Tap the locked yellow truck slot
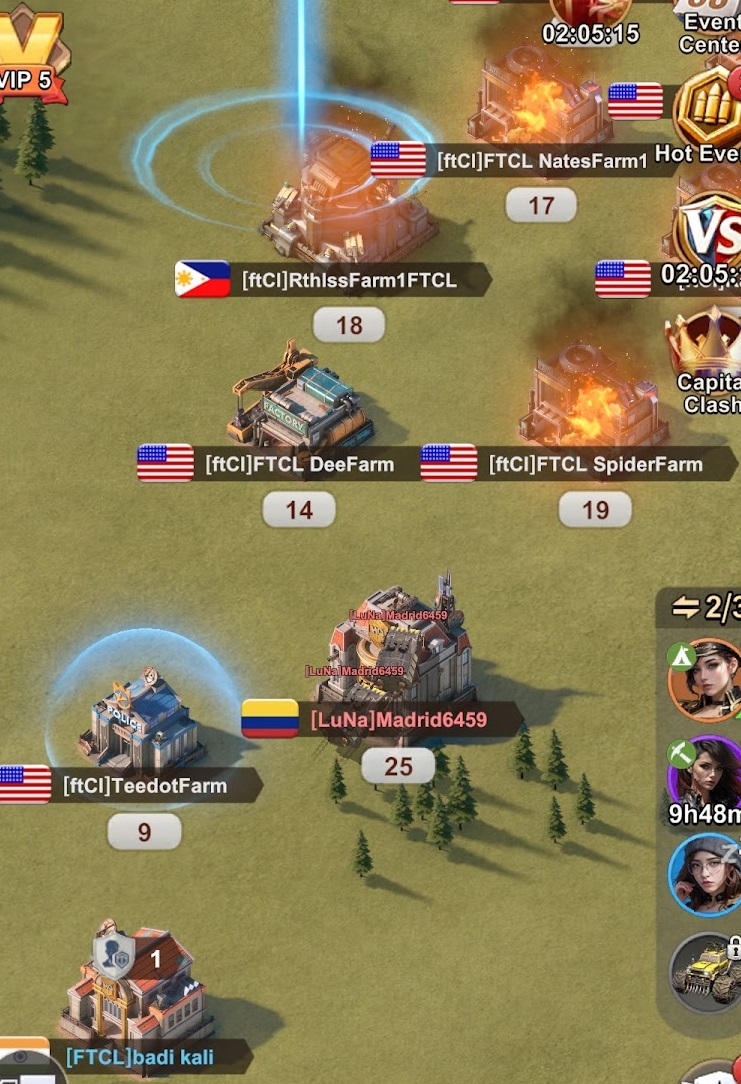Screen dimensions: 741x1084 click(706, 973)
